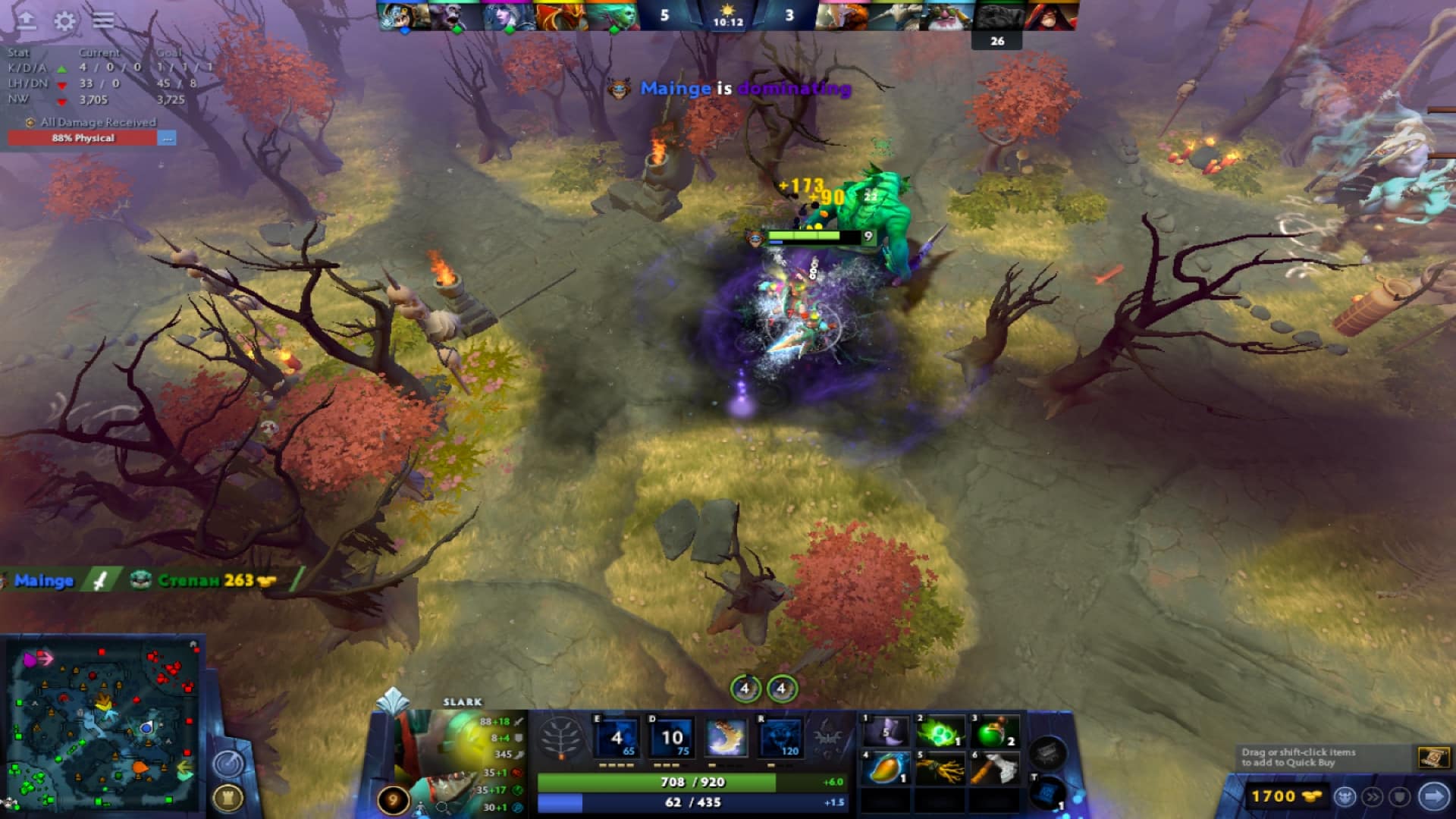Activate the Shadow Dance ultimate

click(x=778, y=737)
